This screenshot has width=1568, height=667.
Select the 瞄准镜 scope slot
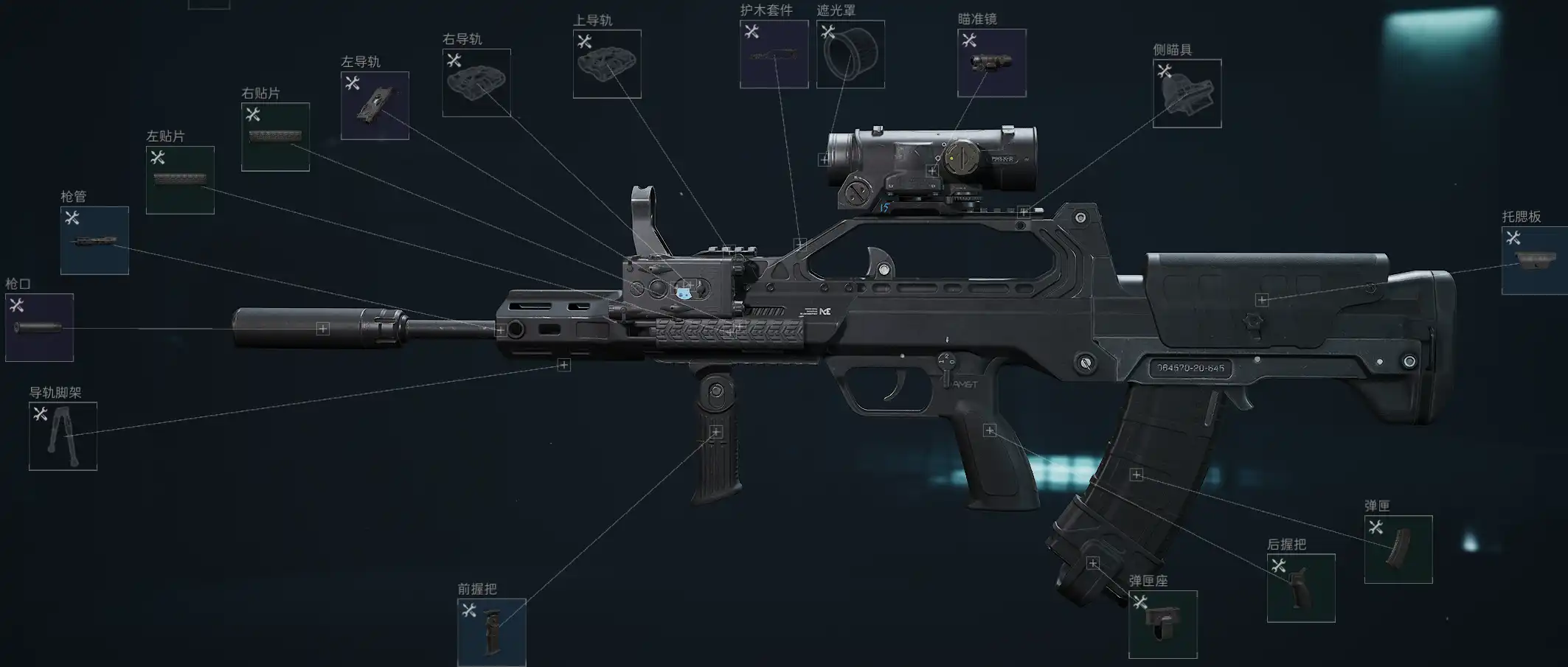[991, 63]
